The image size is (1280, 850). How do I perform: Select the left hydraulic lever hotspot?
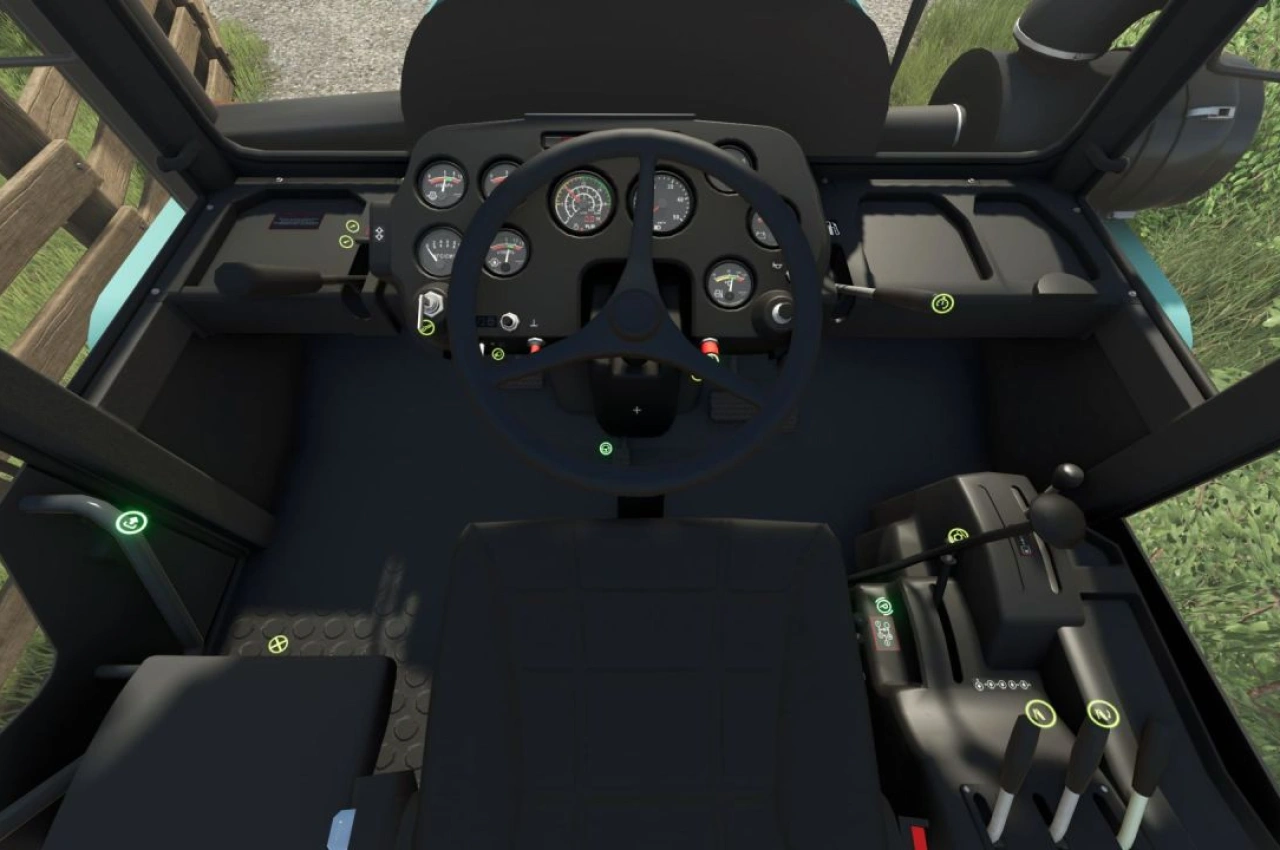[x=1039, y=713]
